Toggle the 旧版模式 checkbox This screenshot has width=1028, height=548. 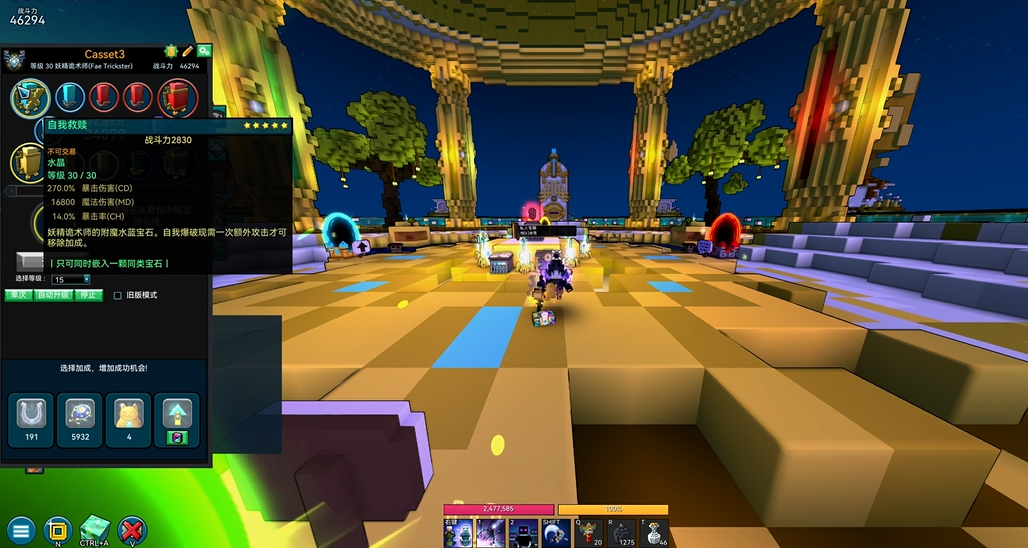pyautogui.click(x=118, y=295)
